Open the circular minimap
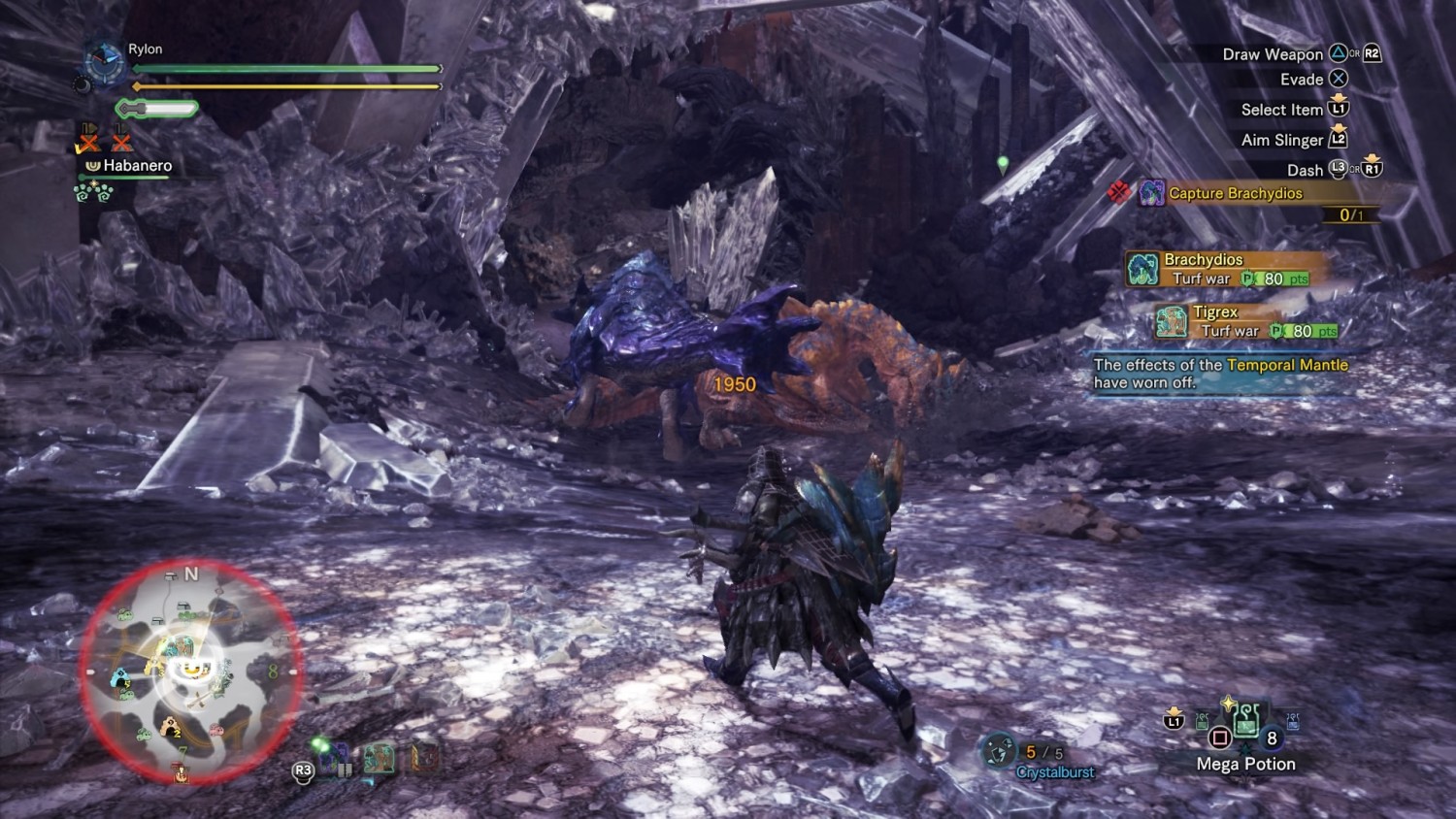 (190, 670)
